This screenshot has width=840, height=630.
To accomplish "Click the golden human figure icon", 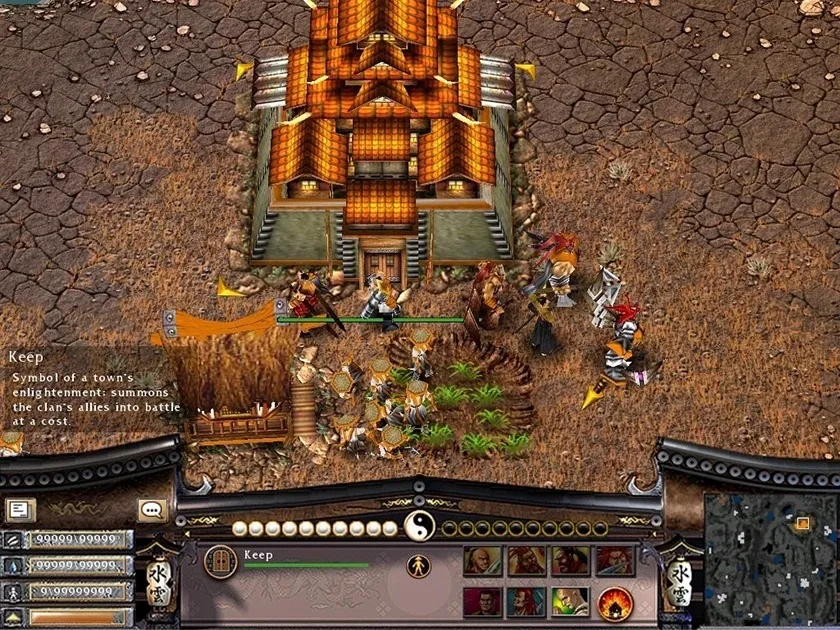I will point(418,566).
